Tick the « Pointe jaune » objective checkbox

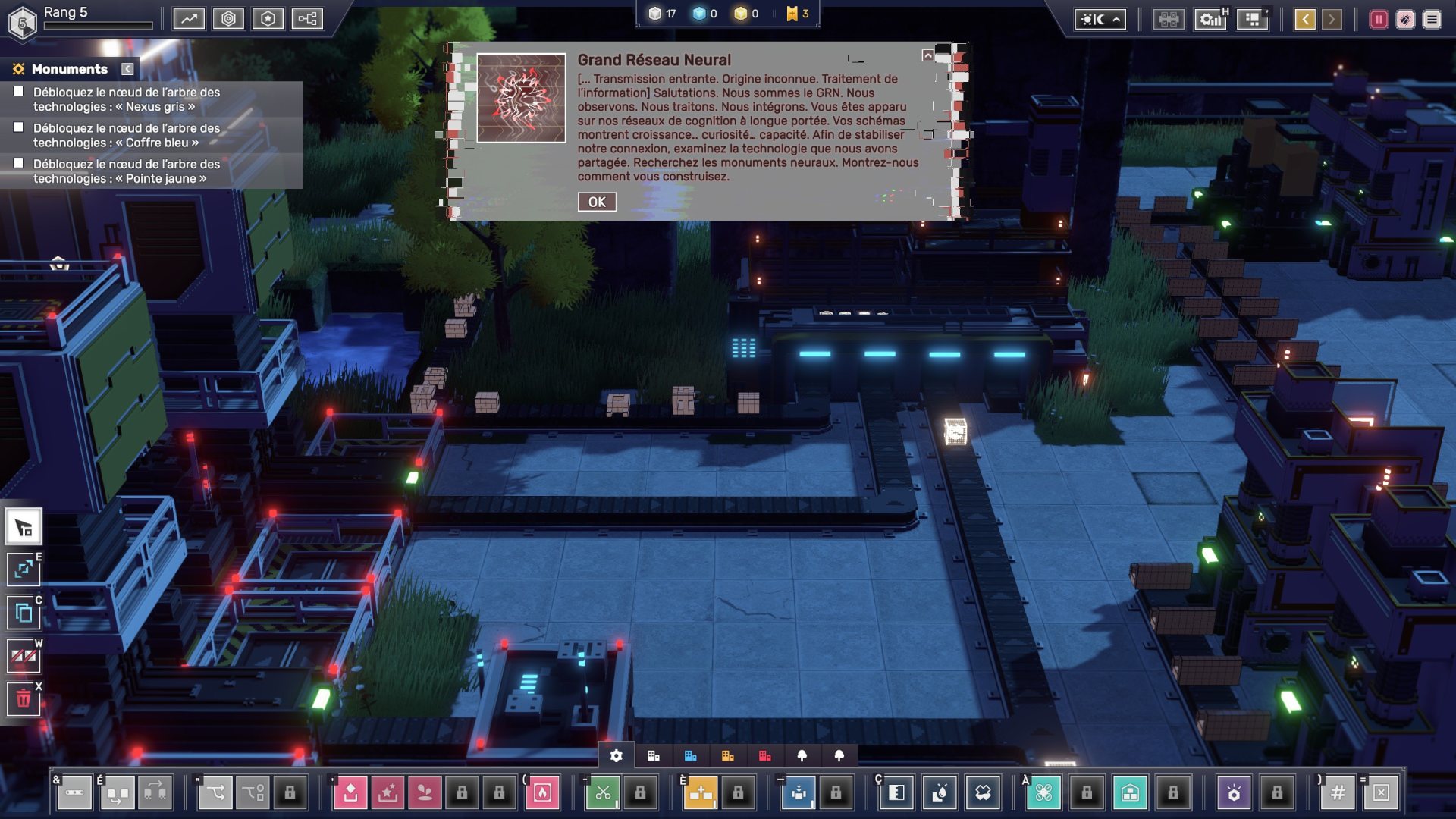(18, 163)
